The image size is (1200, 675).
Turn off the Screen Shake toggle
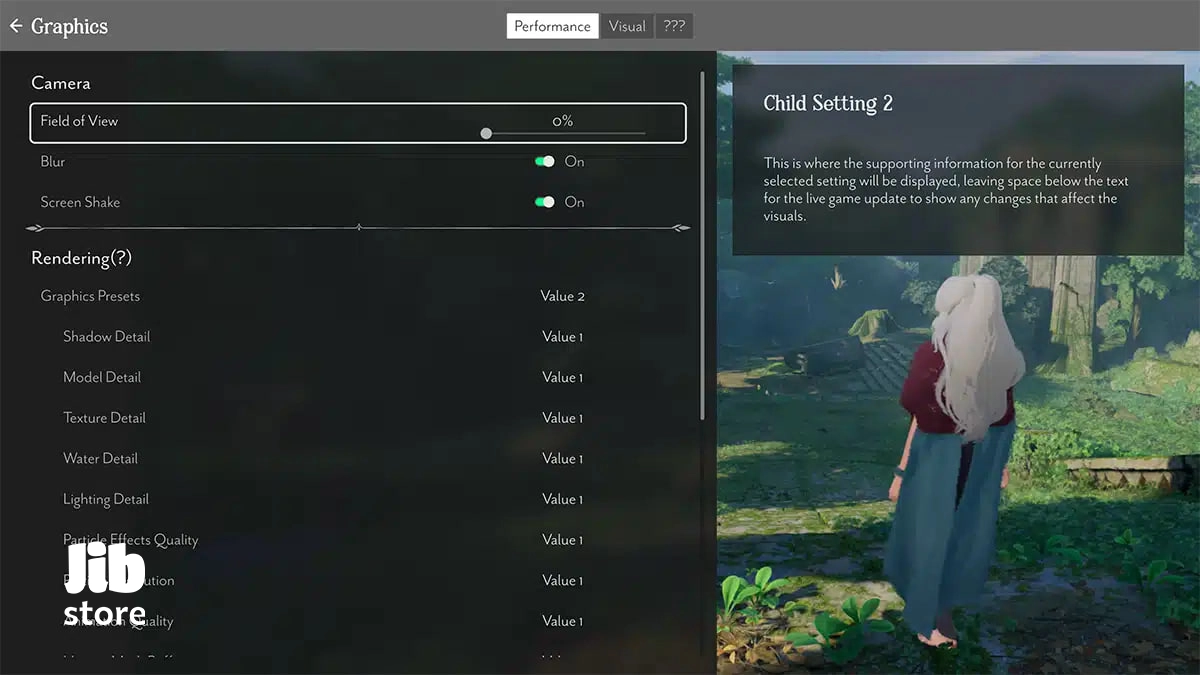(545, 202)
